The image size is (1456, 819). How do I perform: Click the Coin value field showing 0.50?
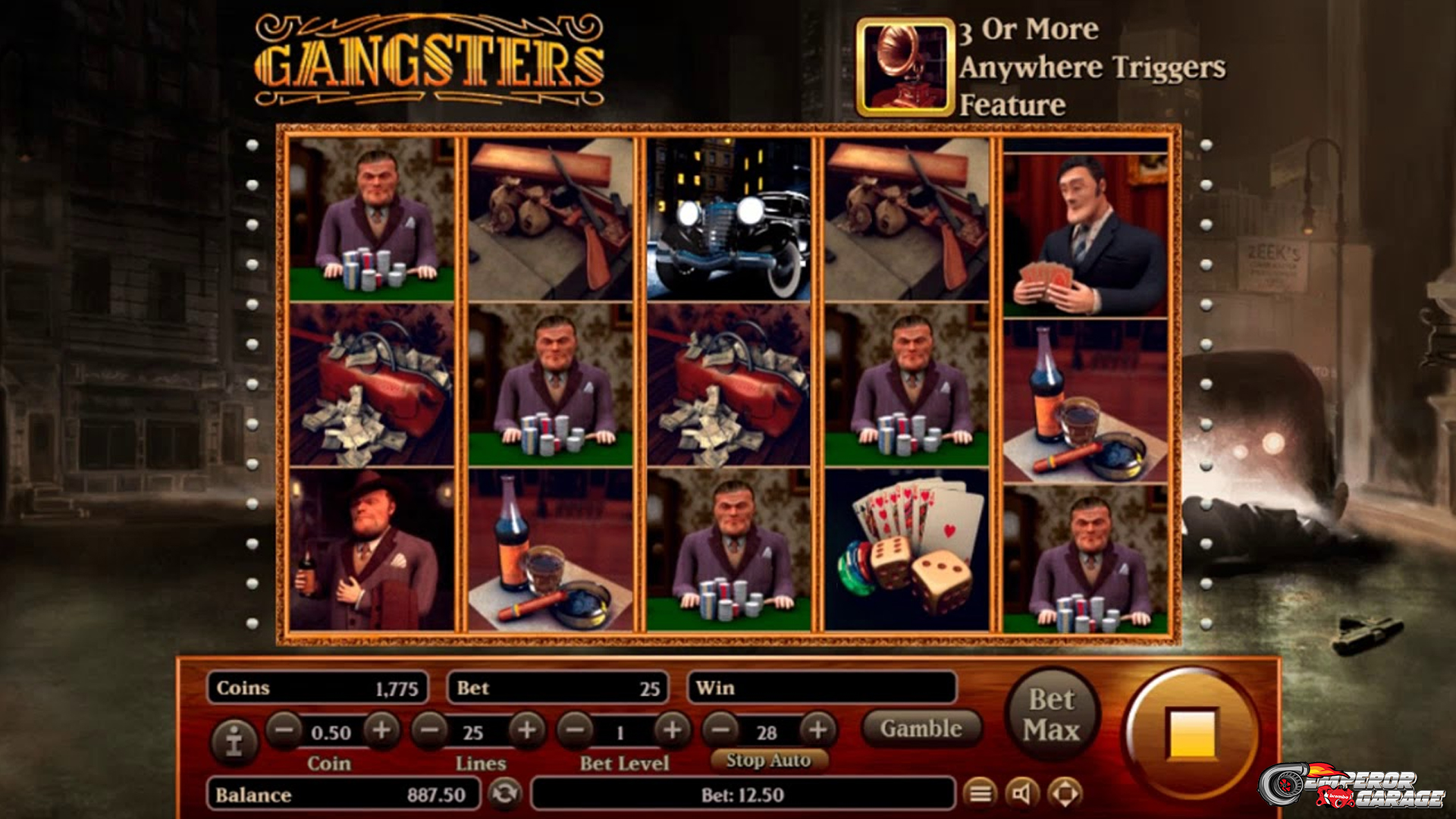point(331,733)
